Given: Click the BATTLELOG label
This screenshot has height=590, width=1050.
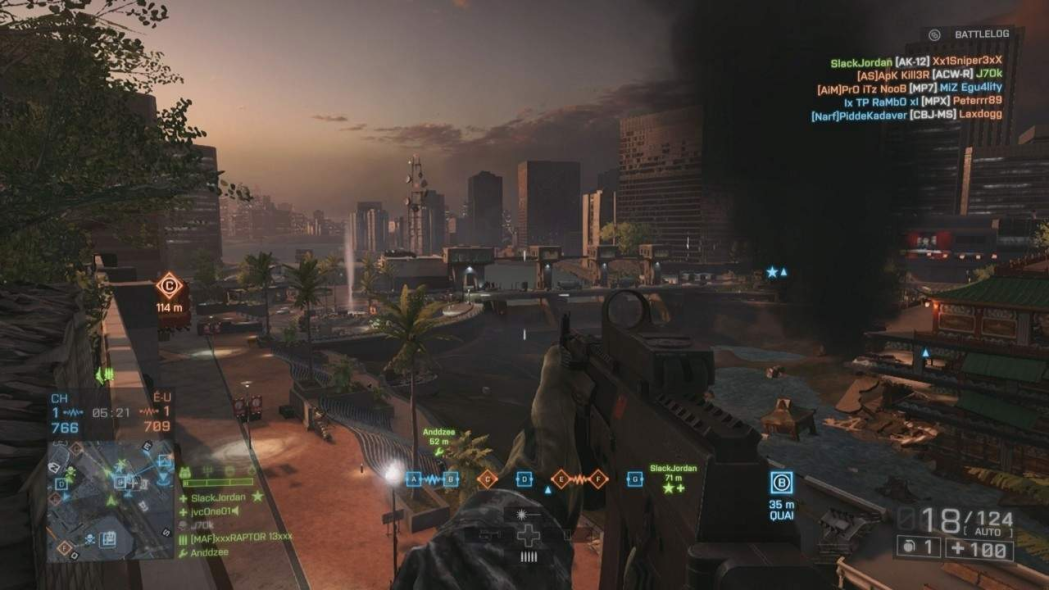Looking at the screenshot, I should click(x=981, y=34).
